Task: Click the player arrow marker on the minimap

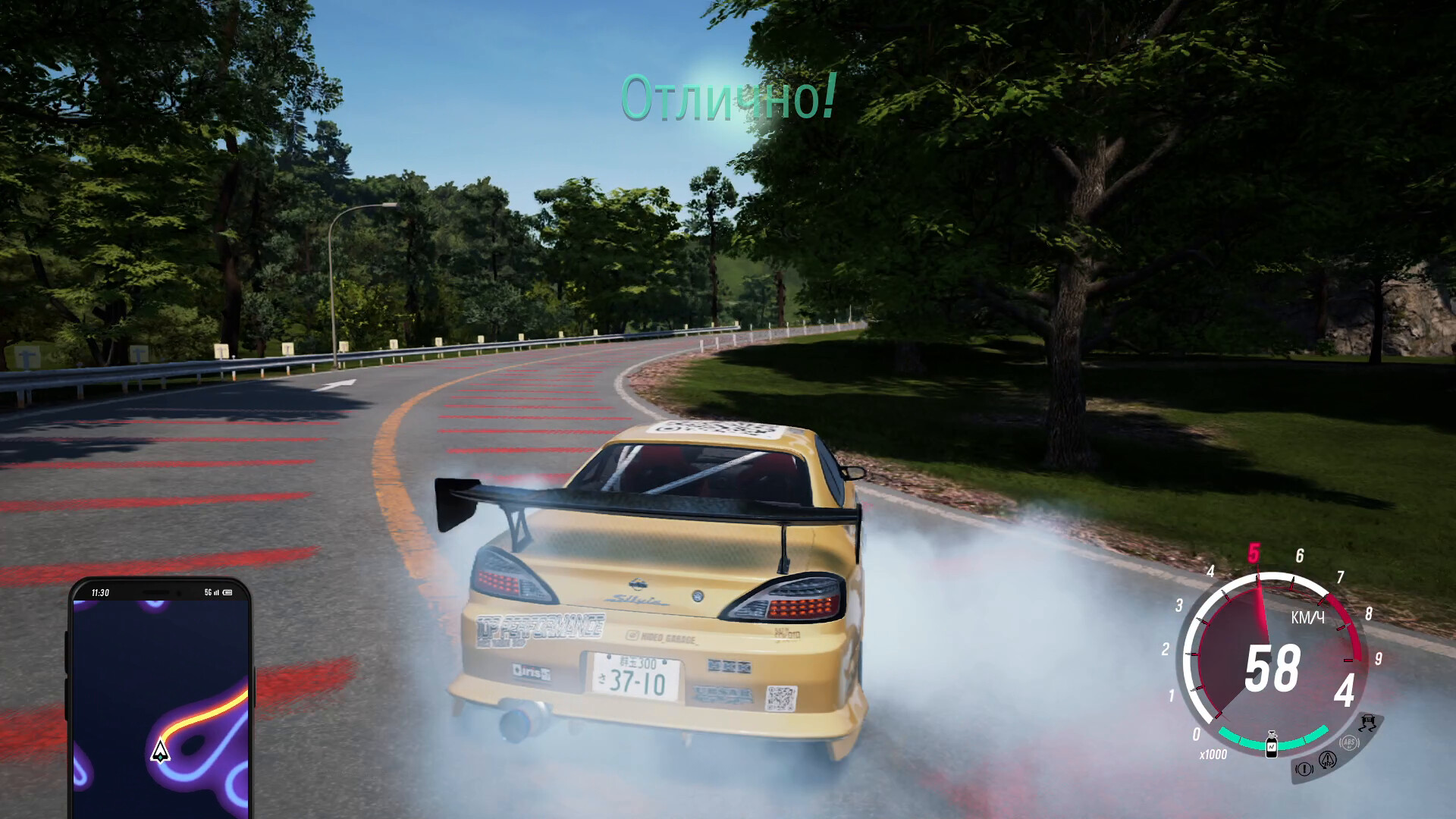Action: 160,751
